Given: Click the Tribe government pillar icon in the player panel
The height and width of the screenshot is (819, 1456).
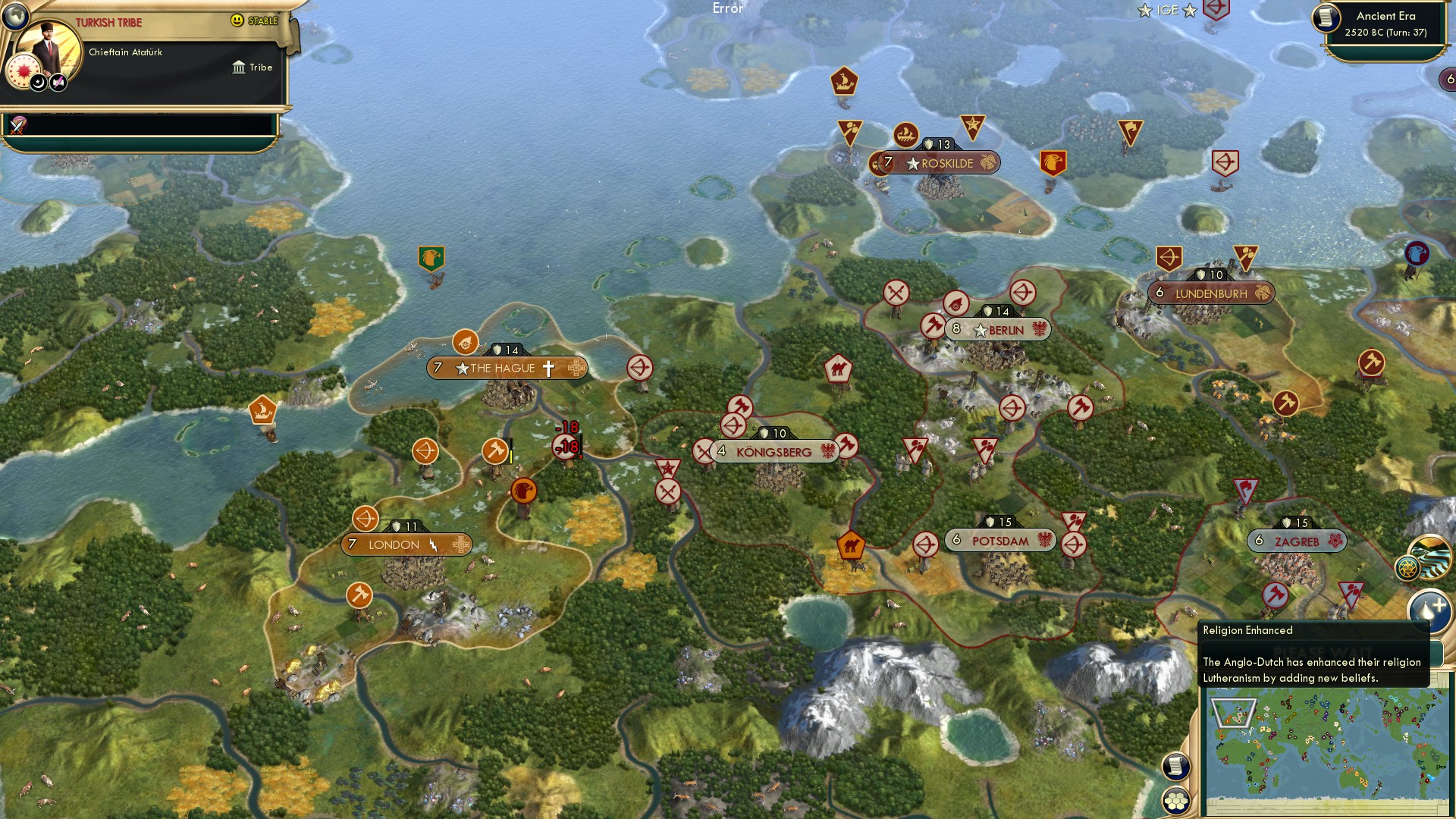Looking at the screenshot, I should (x=238, y=67).
